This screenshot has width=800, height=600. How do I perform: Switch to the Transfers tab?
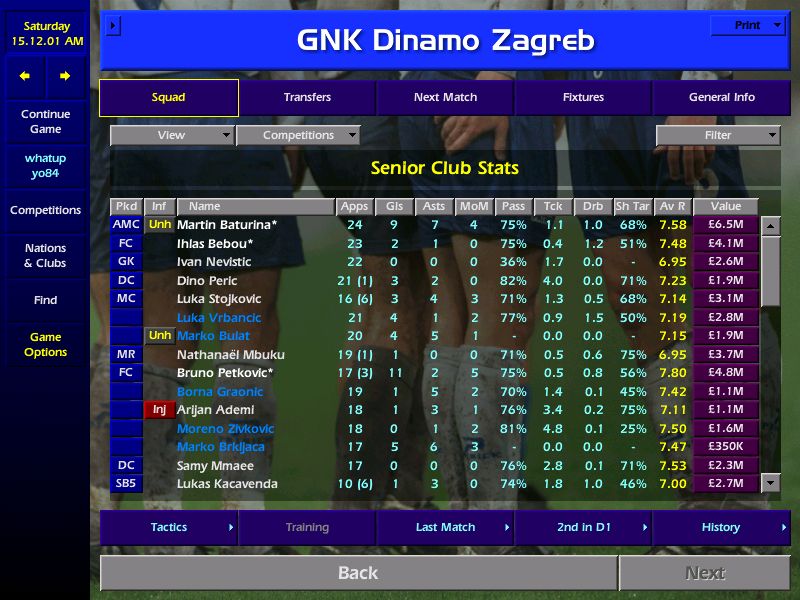coord(307,98)
